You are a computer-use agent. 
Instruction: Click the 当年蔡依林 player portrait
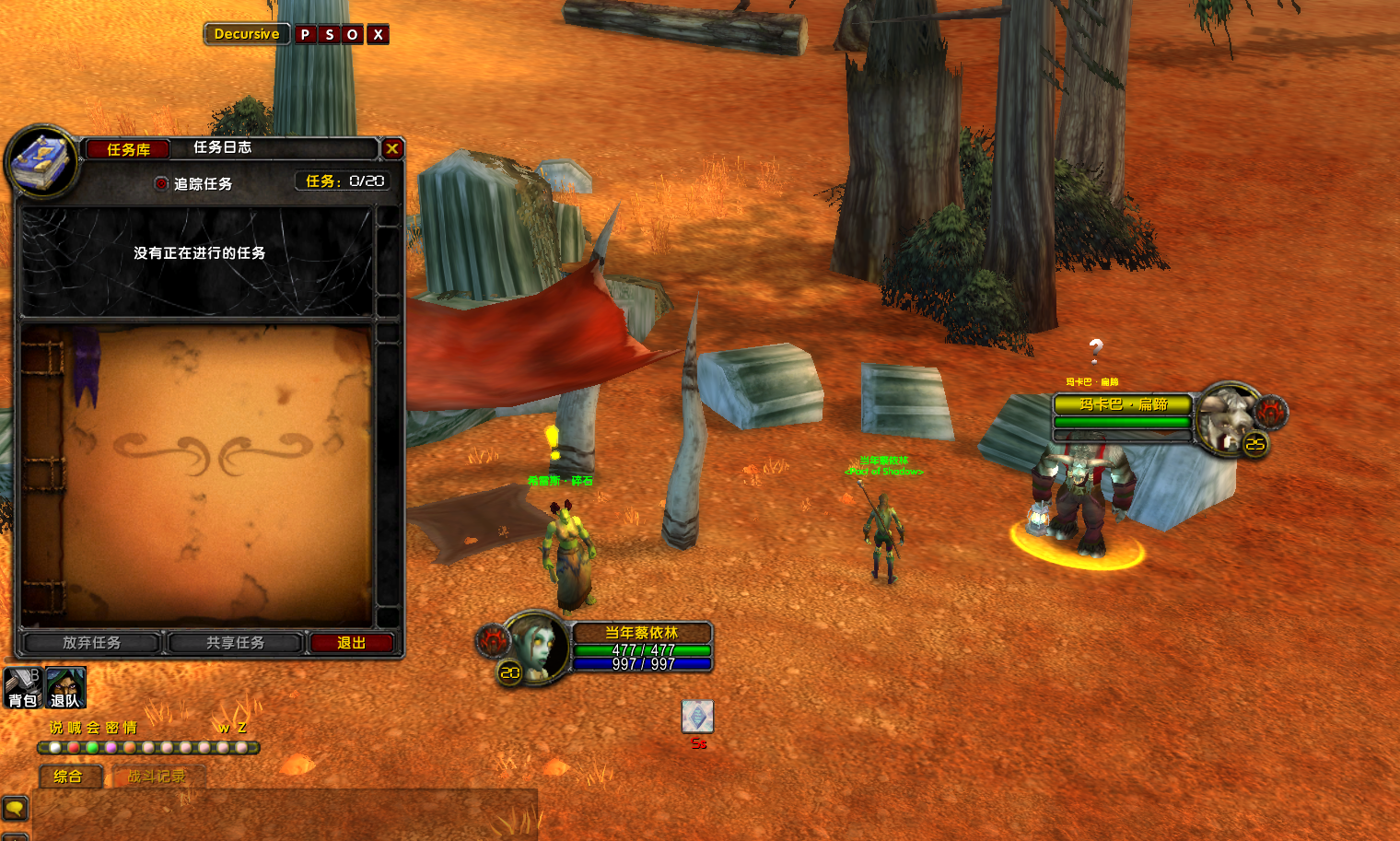tap(536, 646)
